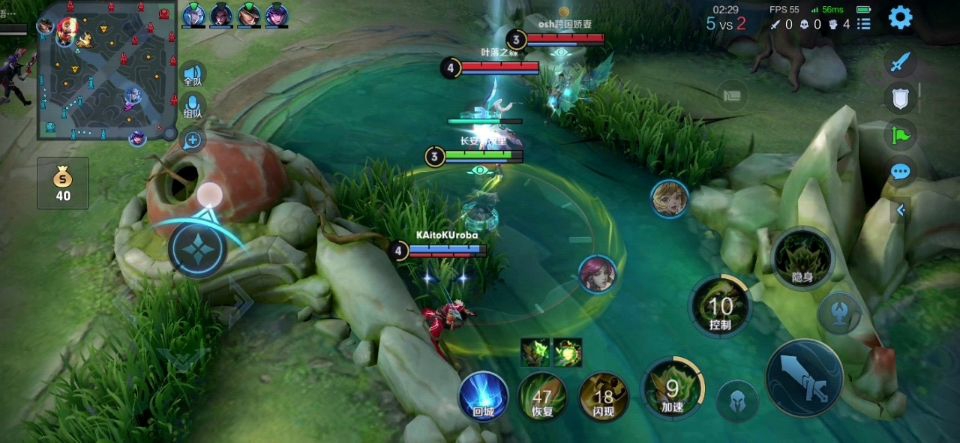This screenshot has width=960, height=443.
Task: Hit the large sword basic attack button
Action: [x=804, y=377]
